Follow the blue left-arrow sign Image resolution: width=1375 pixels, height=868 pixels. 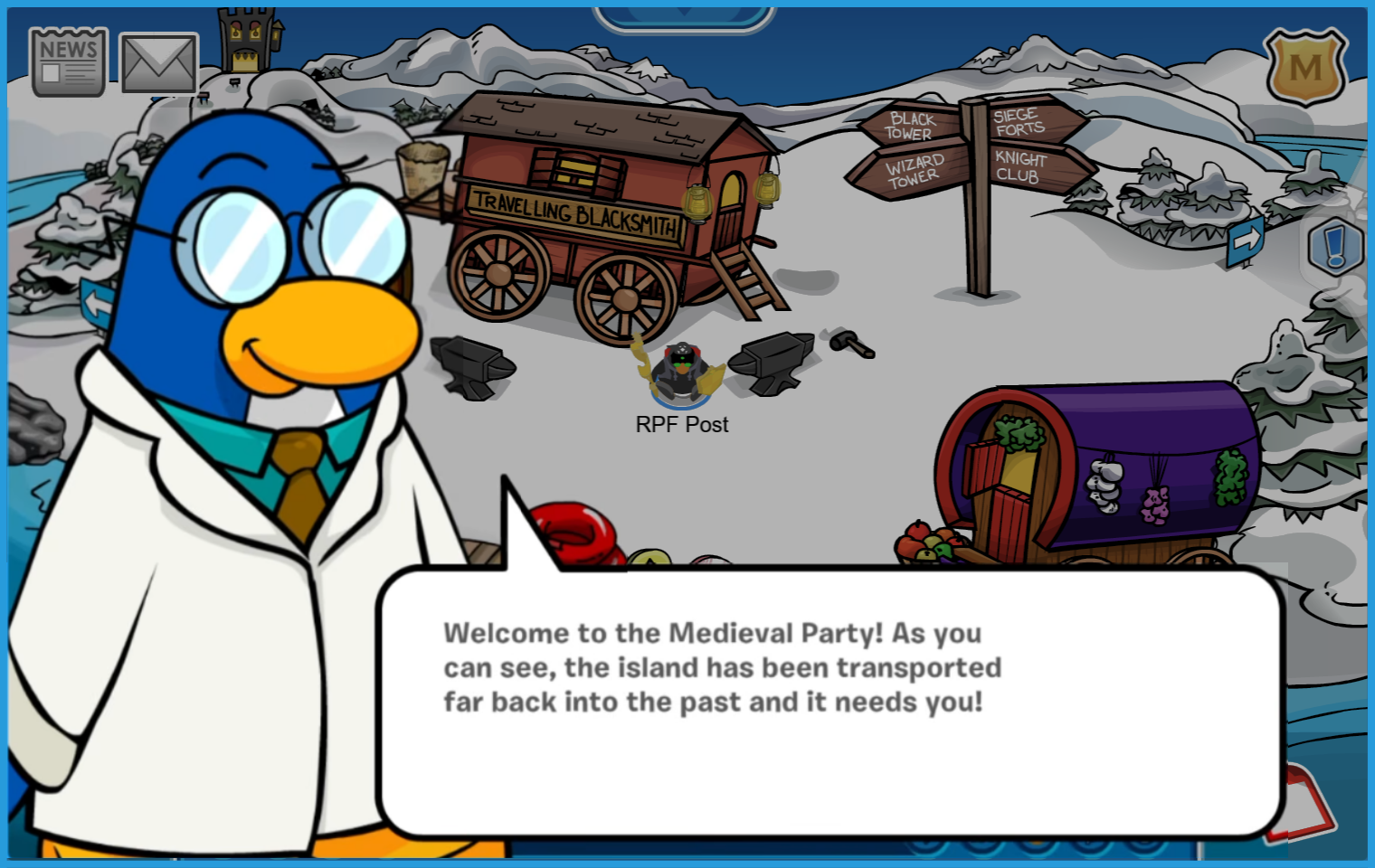coord(97,303)
